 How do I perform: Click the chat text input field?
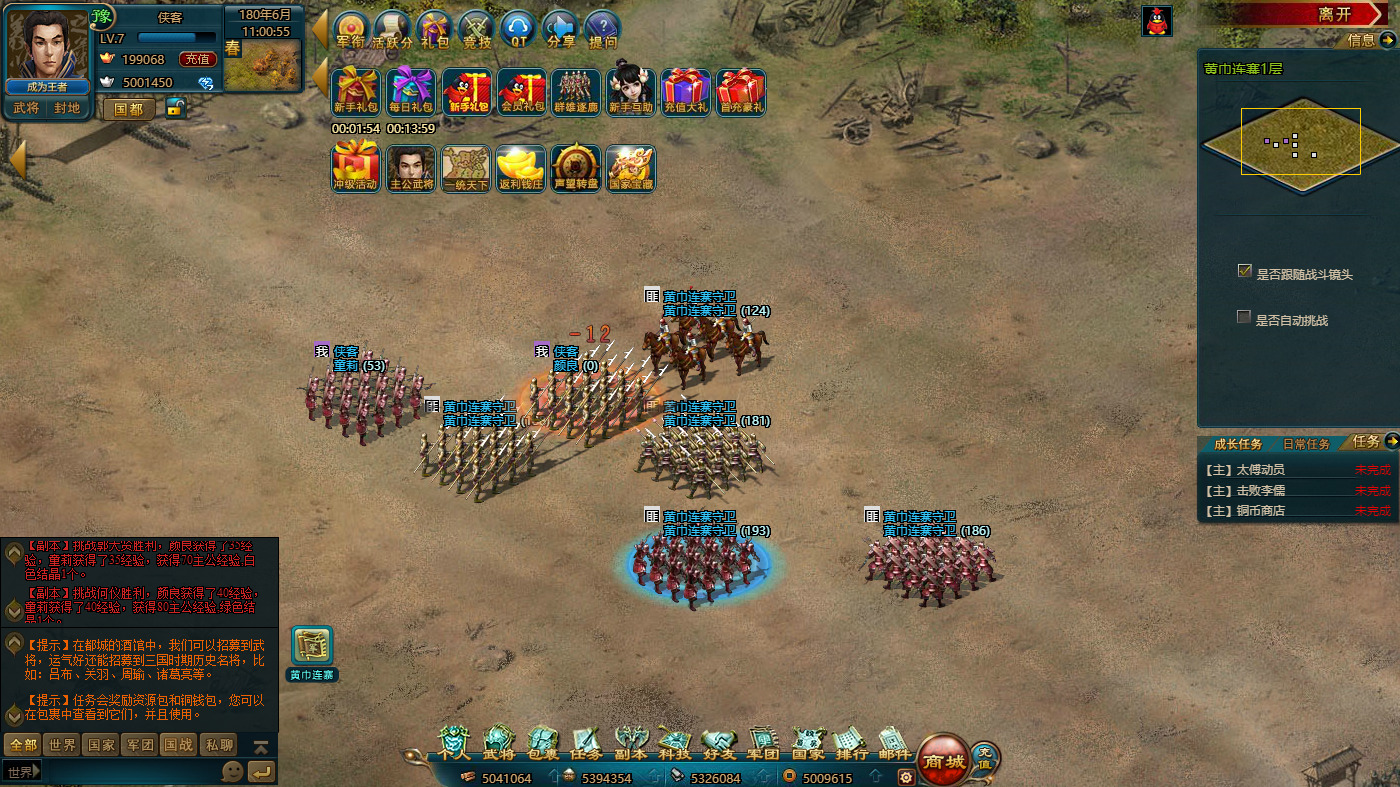click(x=125, y=771)
